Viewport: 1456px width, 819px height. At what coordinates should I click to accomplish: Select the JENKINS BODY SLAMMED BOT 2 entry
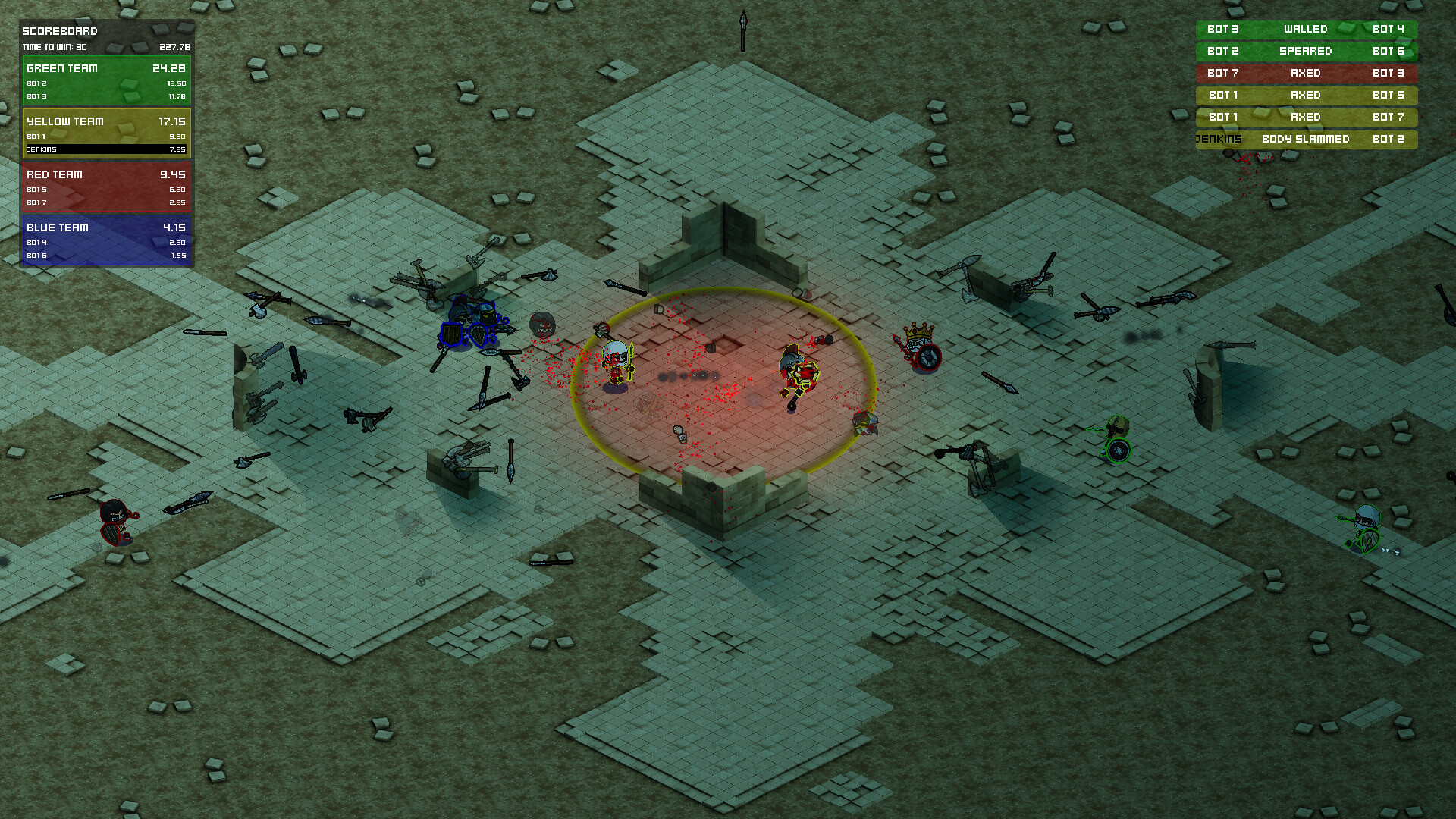(x=1305, y=139)
